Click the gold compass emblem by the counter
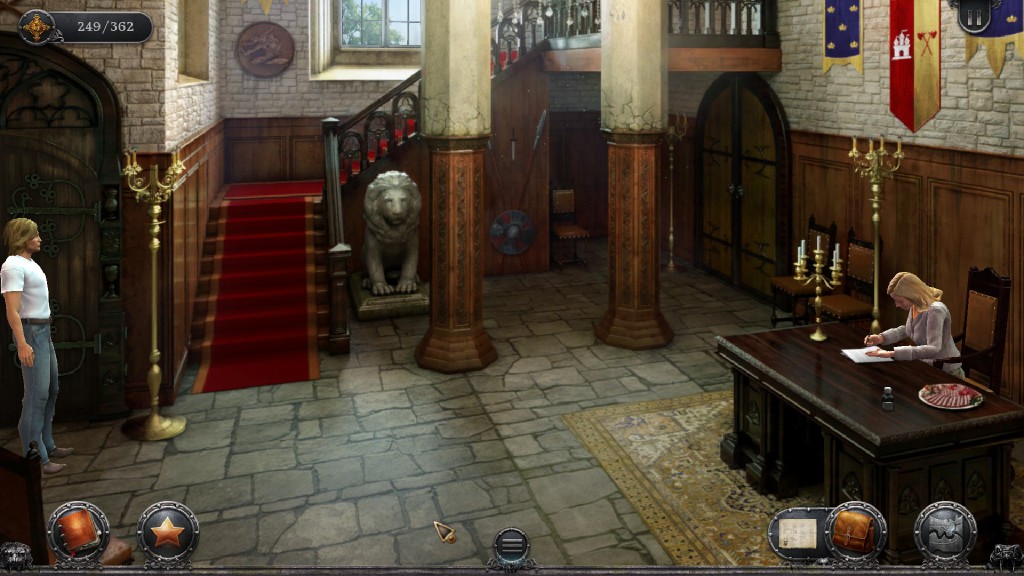The width and height of the screenshot is (1024, 576). 38,27
